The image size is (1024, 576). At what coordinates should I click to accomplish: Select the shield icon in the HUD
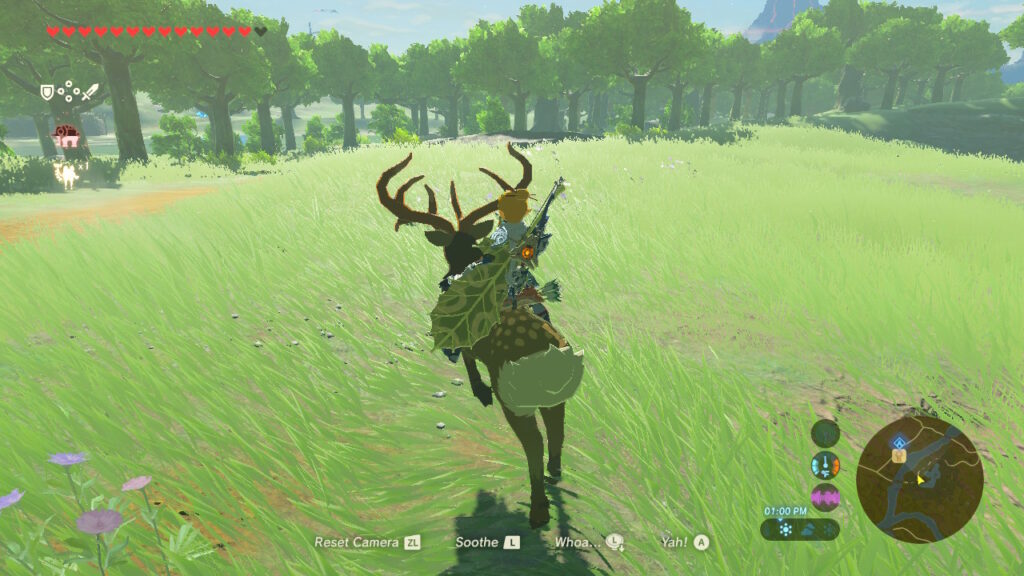click(x=46, y=92)
